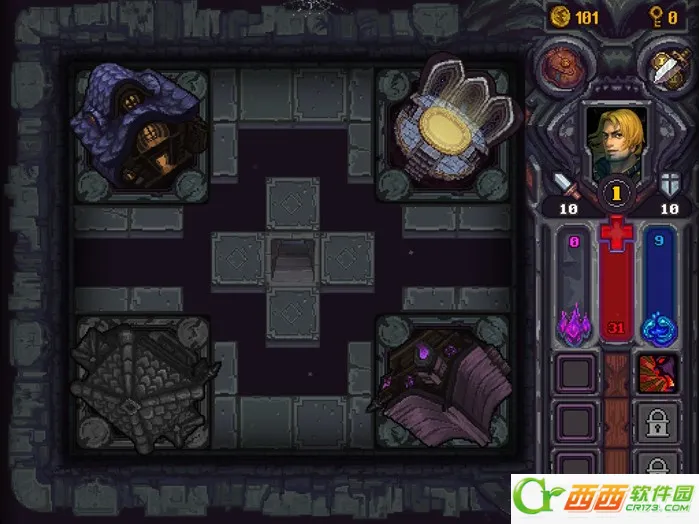Viewport: 699px width, 524px height.
Task: Click the central stairway tile
Action: (x=292, y=261)
